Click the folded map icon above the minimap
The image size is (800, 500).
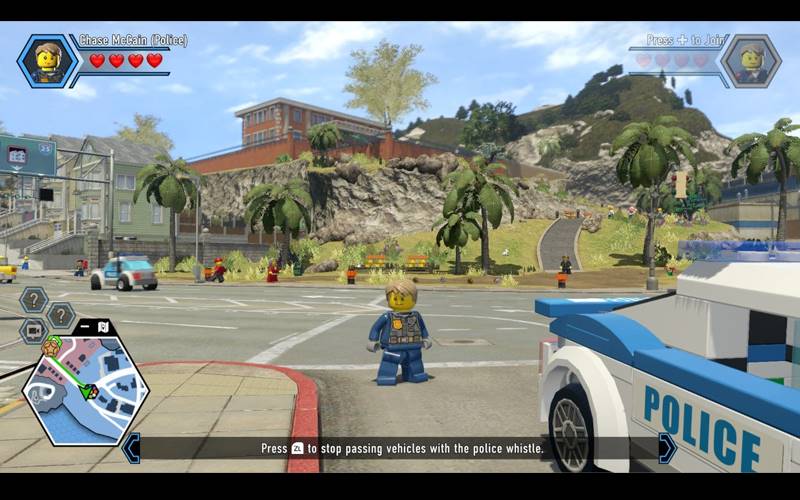104,325
